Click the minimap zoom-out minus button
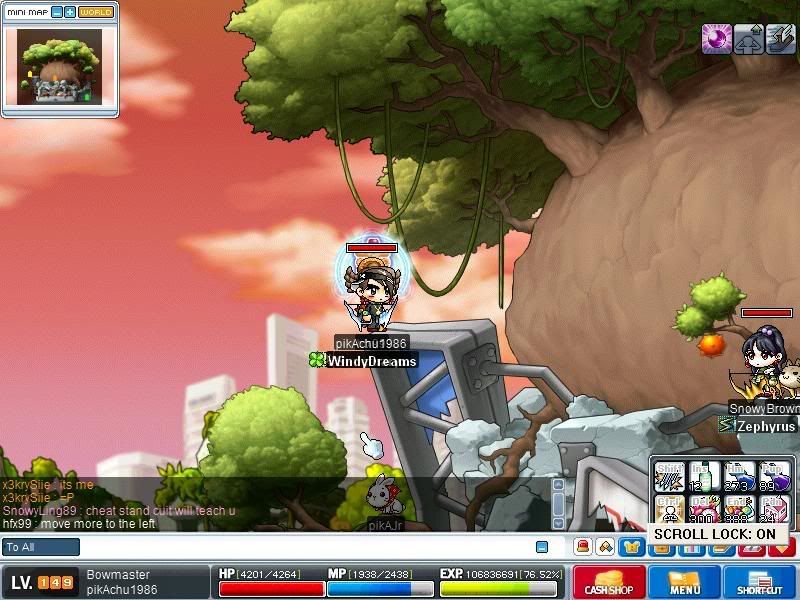Screen dimensions: 800x600 click(x=57, y=12)
